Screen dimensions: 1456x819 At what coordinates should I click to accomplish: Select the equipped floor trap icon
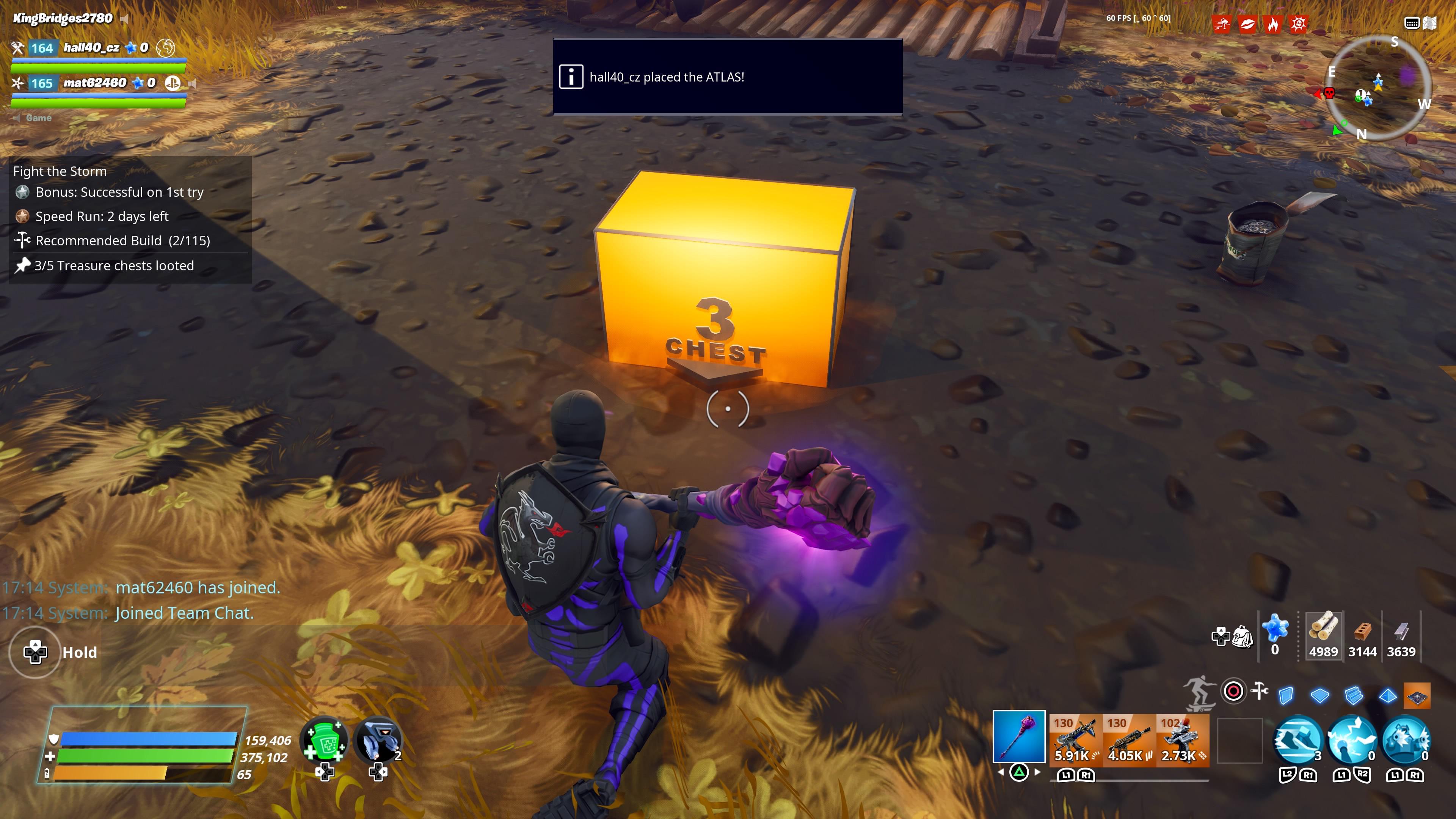click(1417, 697)
